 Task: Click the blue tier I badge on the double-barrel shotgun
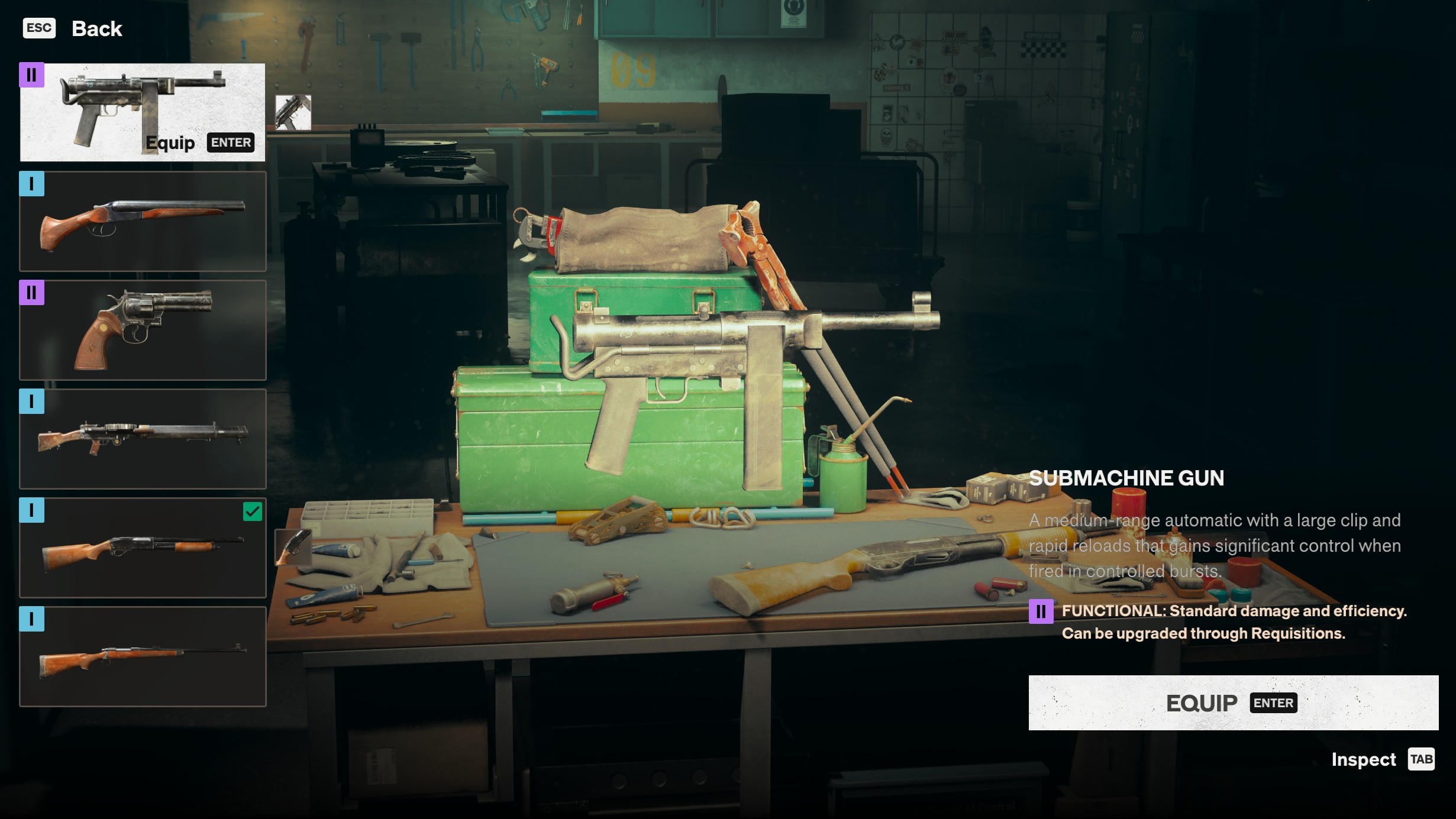tap(33, 184)
